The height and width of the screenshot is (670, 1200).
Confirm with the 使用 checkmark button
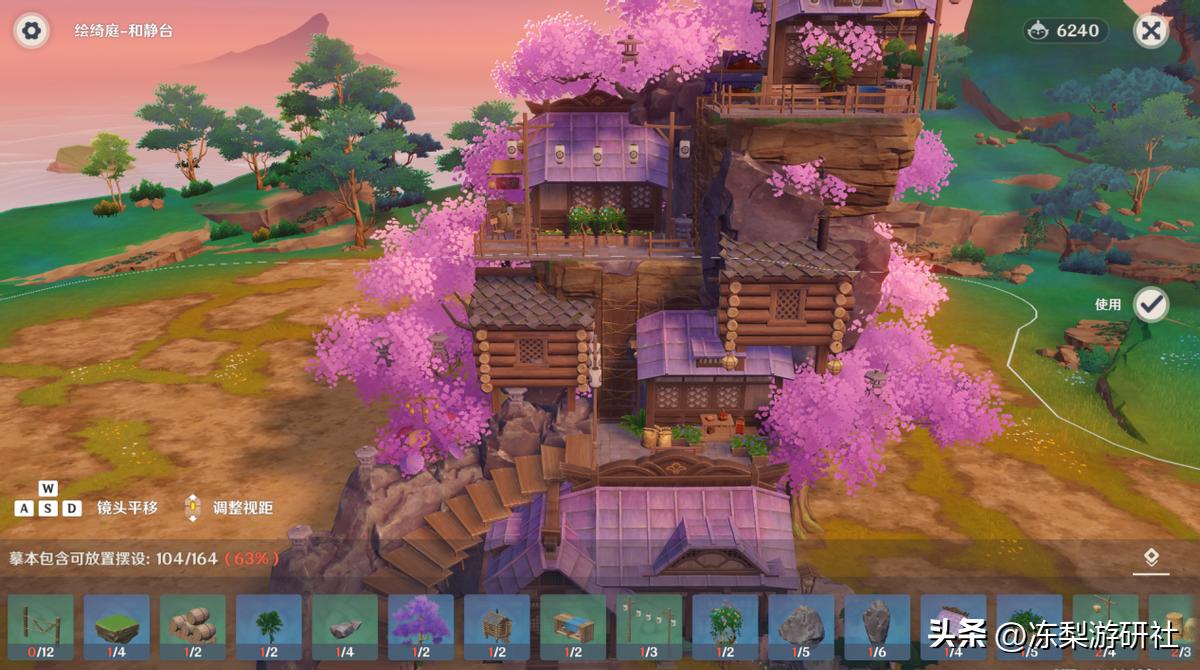click(1151, 305)
